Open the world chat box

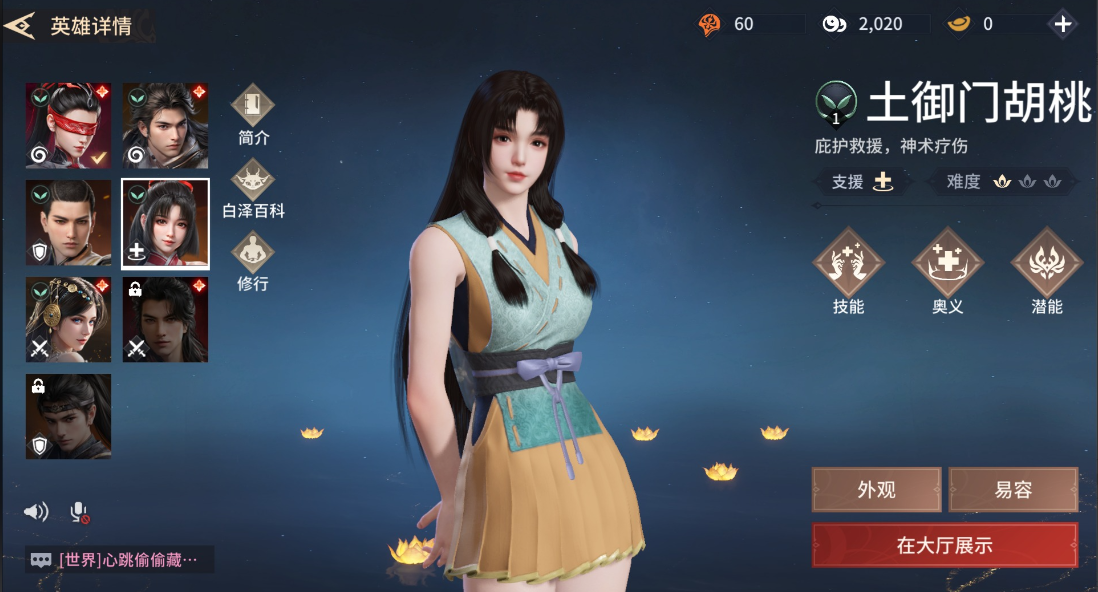[x=120, y=560]
